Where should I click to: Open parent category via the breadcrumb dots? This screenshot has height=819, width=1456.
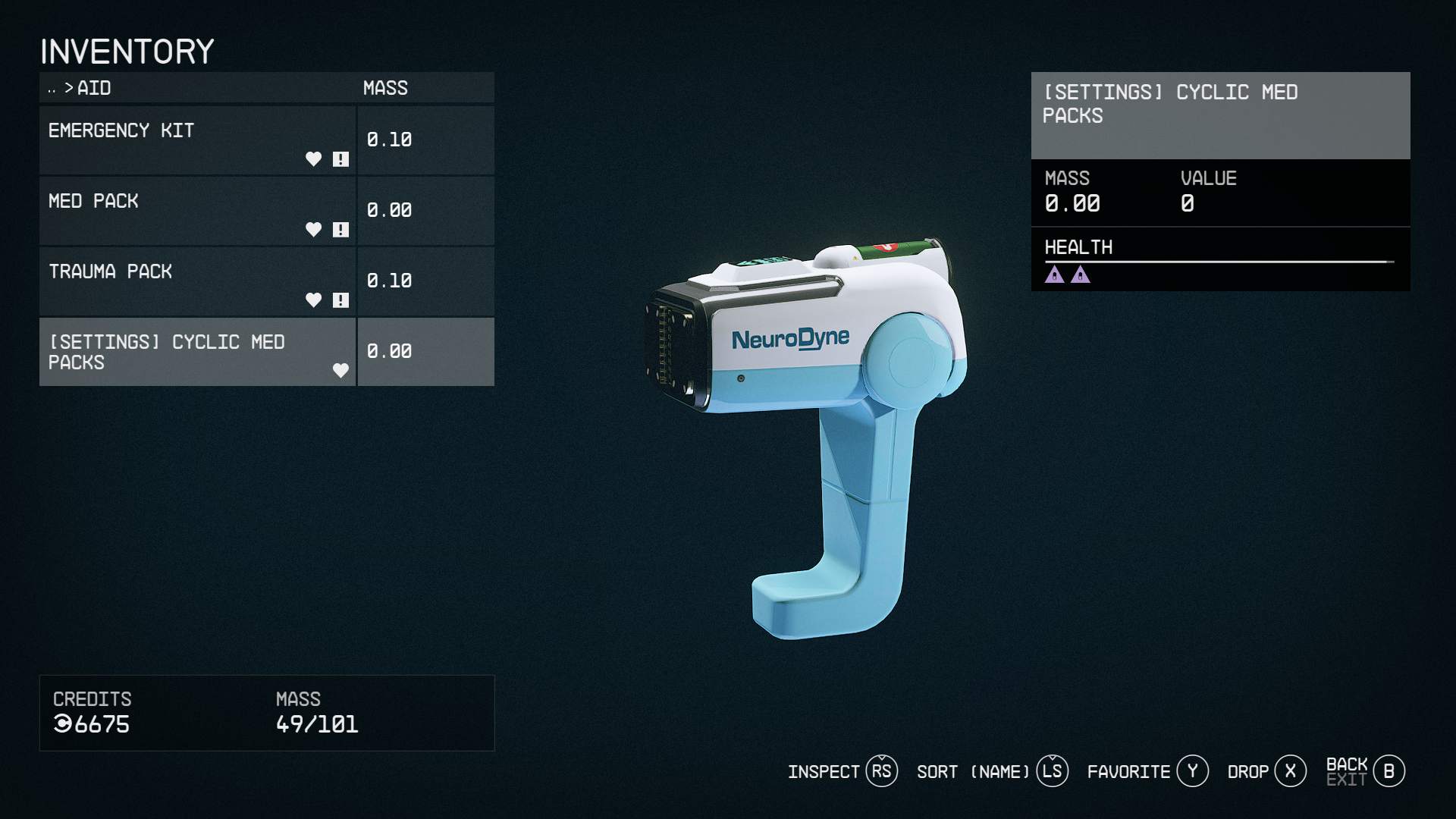point(52,89)
